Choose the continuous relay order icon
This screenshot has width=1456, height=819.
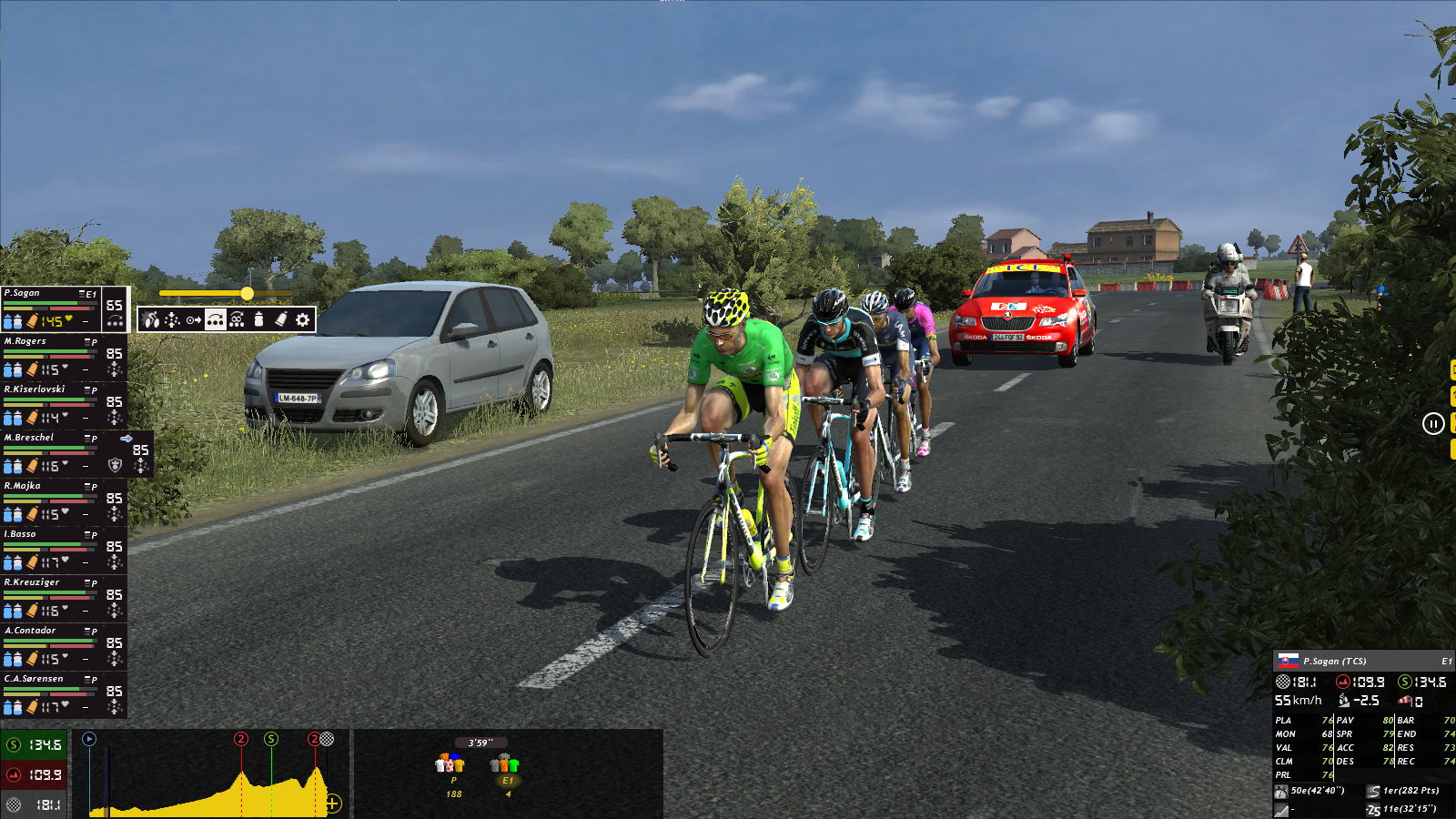click(237, 319)
